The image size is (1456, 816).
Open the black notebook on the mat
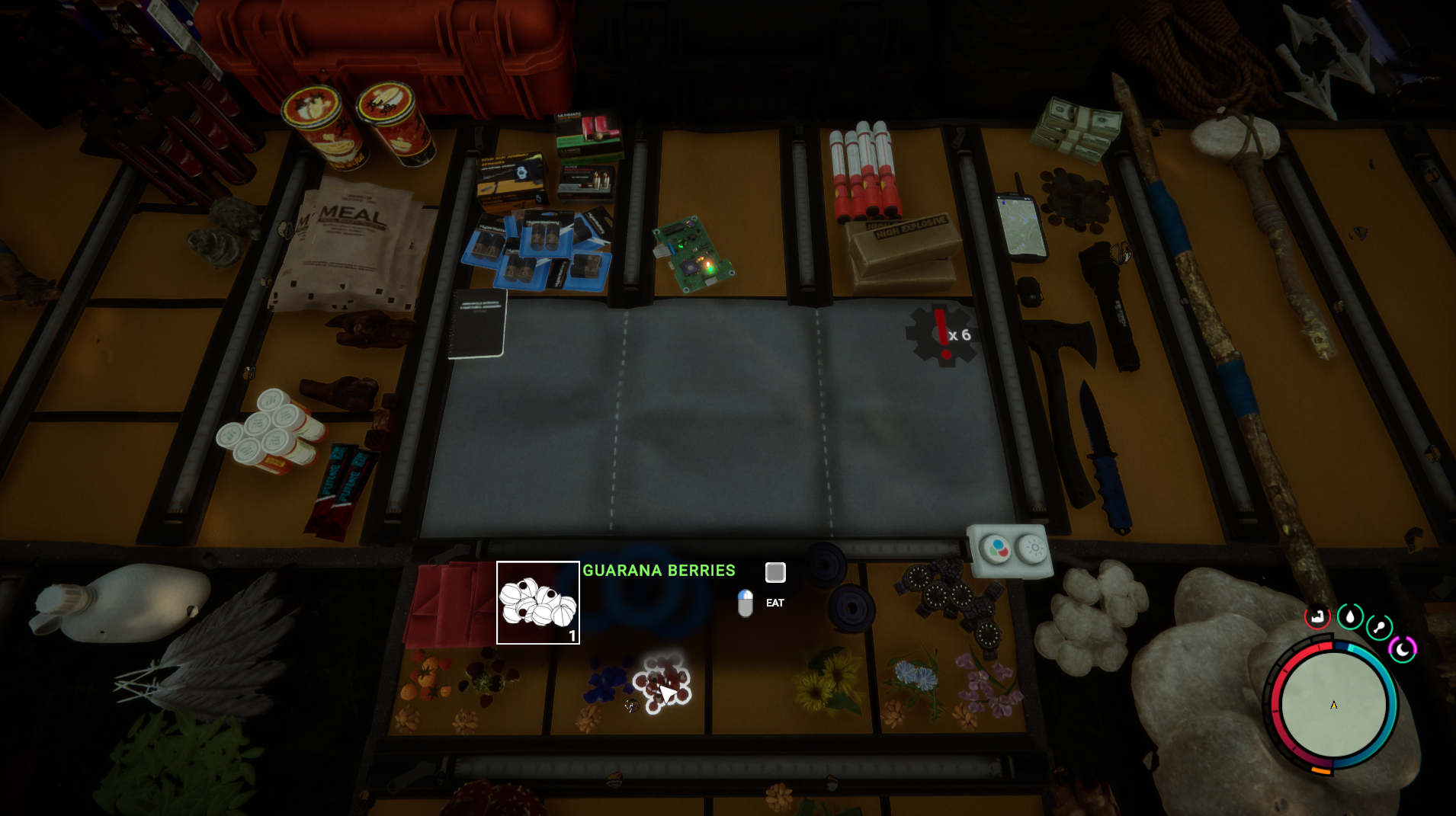478,323
